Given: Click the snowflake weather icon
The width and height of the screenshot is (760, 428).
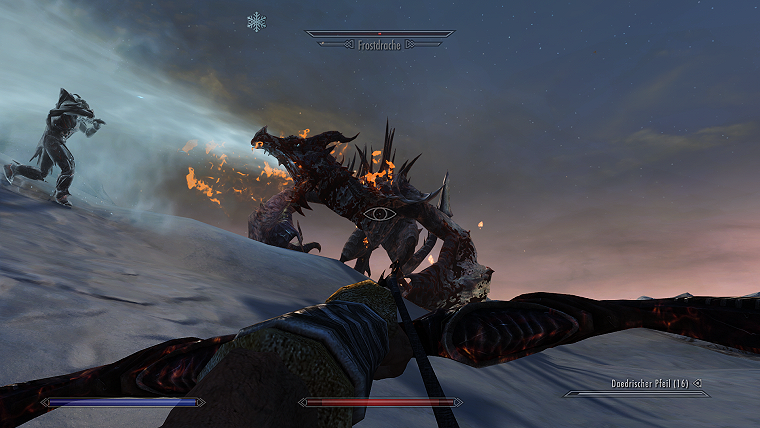Looking at the screenshot, I should click(x=257, y=21).
